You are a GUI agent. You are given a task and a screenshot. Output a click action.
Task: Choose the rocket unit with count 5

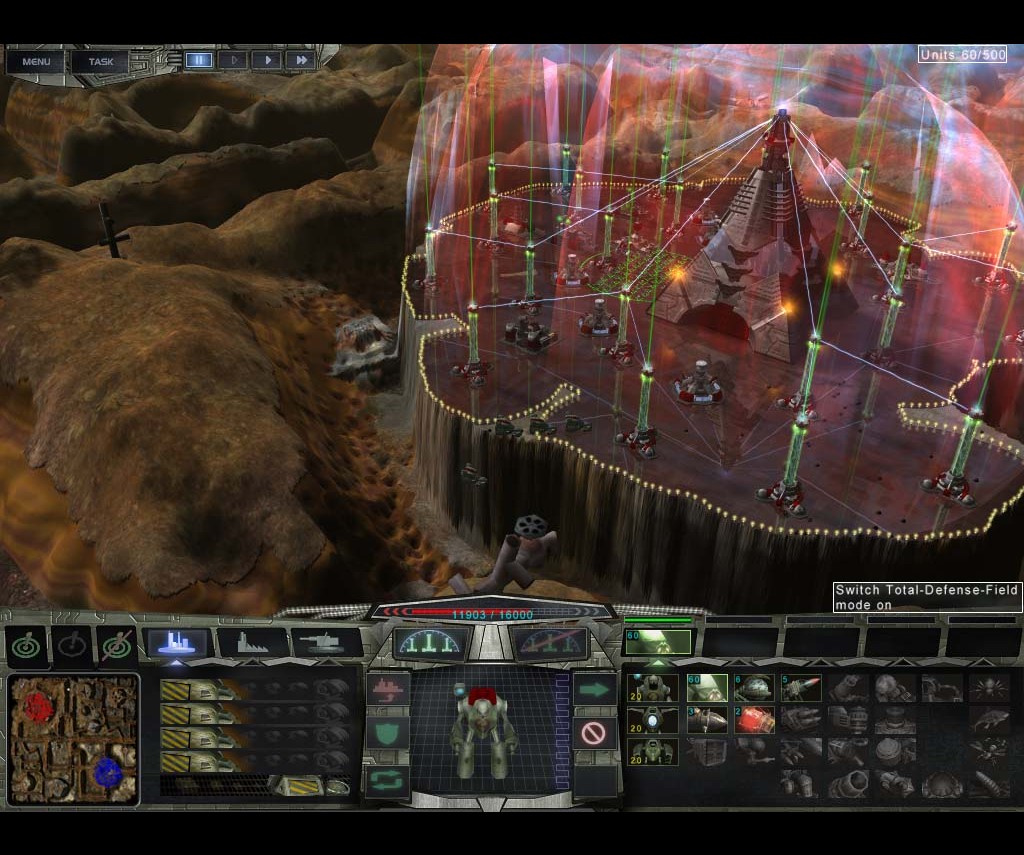801,688
